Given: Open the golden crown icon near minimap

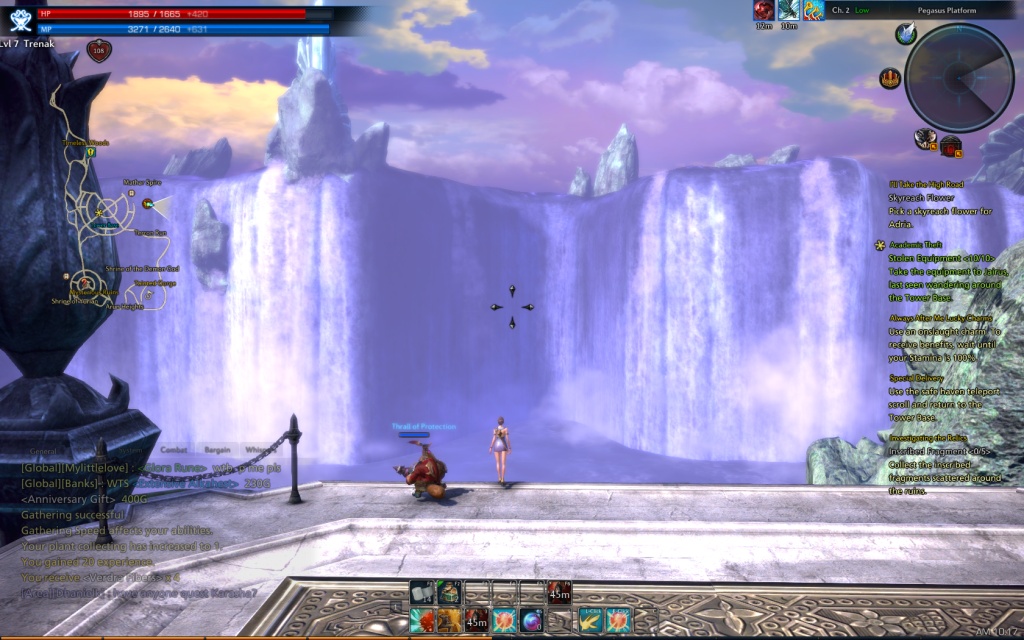Looking at the screenshot, I should pyautogui.click(x=890, y=79).
